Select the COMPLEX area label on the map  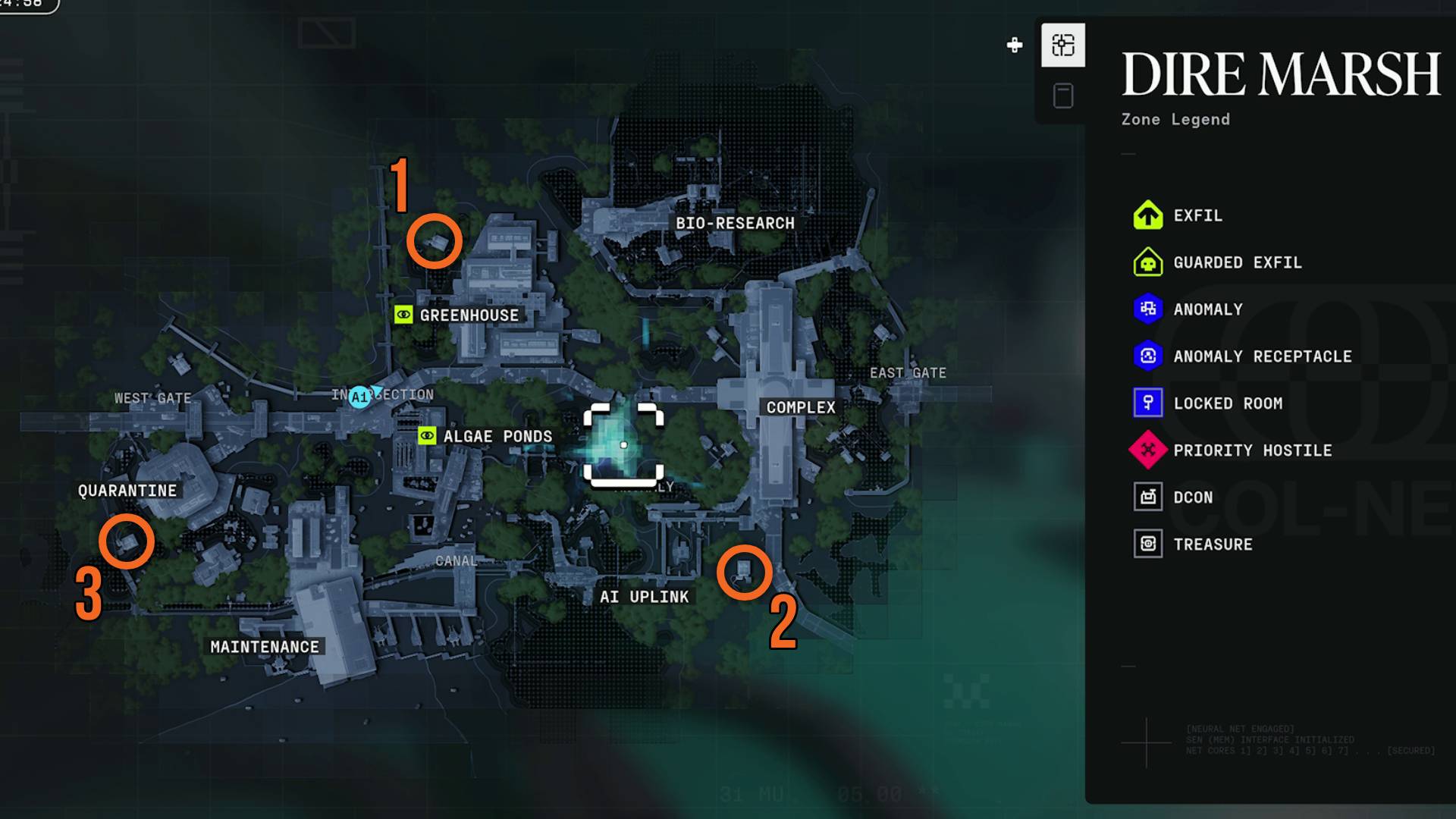pyautogui.click(x=802, y=406)
